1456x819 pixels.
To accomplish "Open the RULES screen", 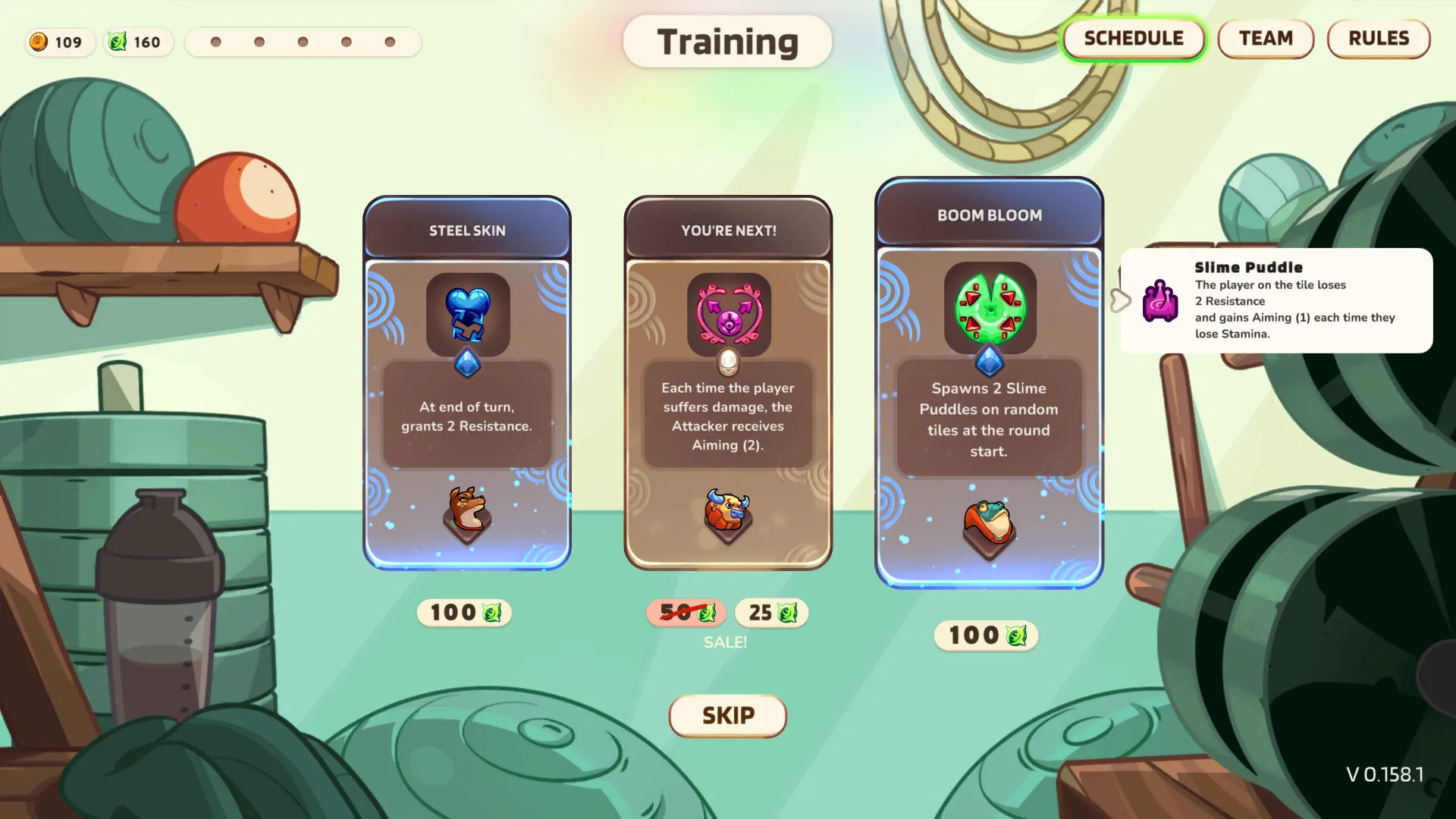I will tap(1378, 39).
